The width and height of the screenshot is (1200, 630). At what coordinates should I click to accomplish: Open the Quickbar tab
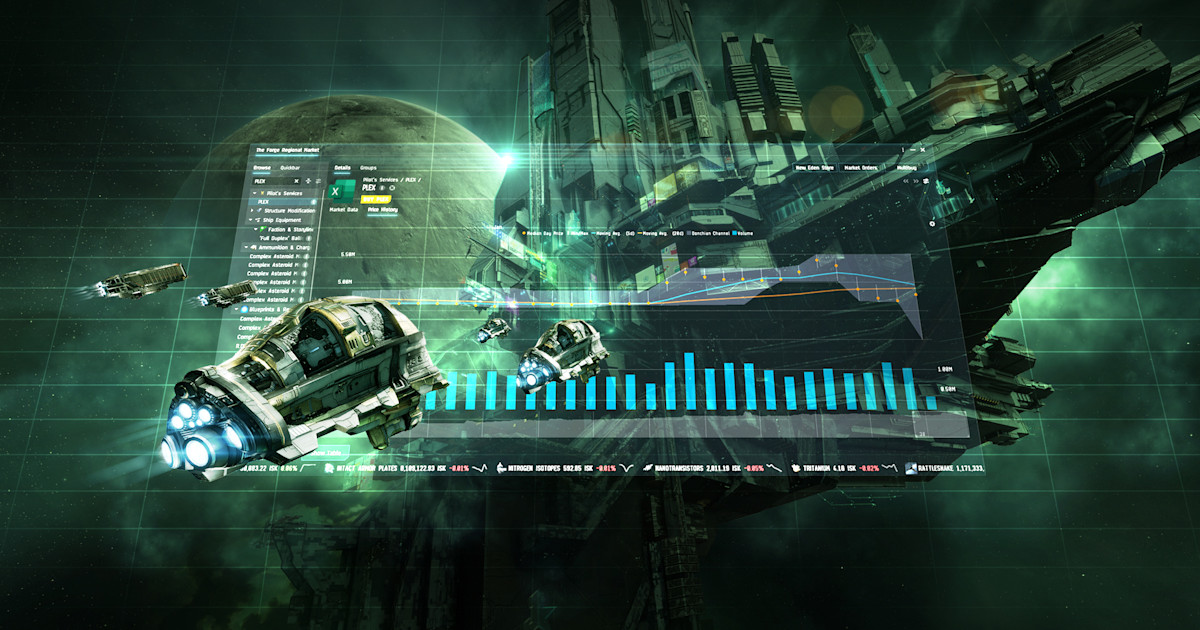[x=289, y=168]
